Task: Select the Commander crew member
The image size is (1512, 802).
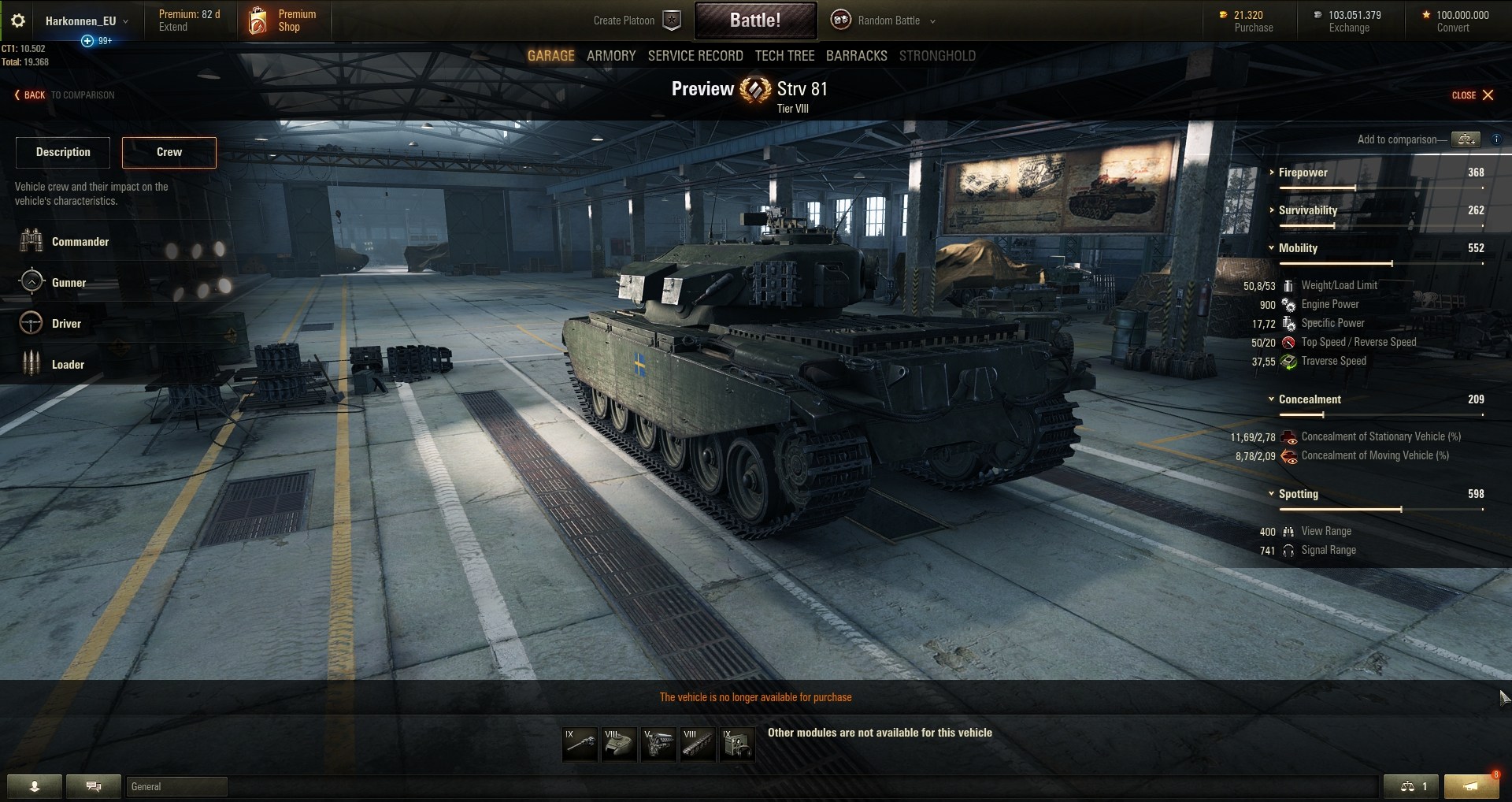Action: tap(80, 242)
